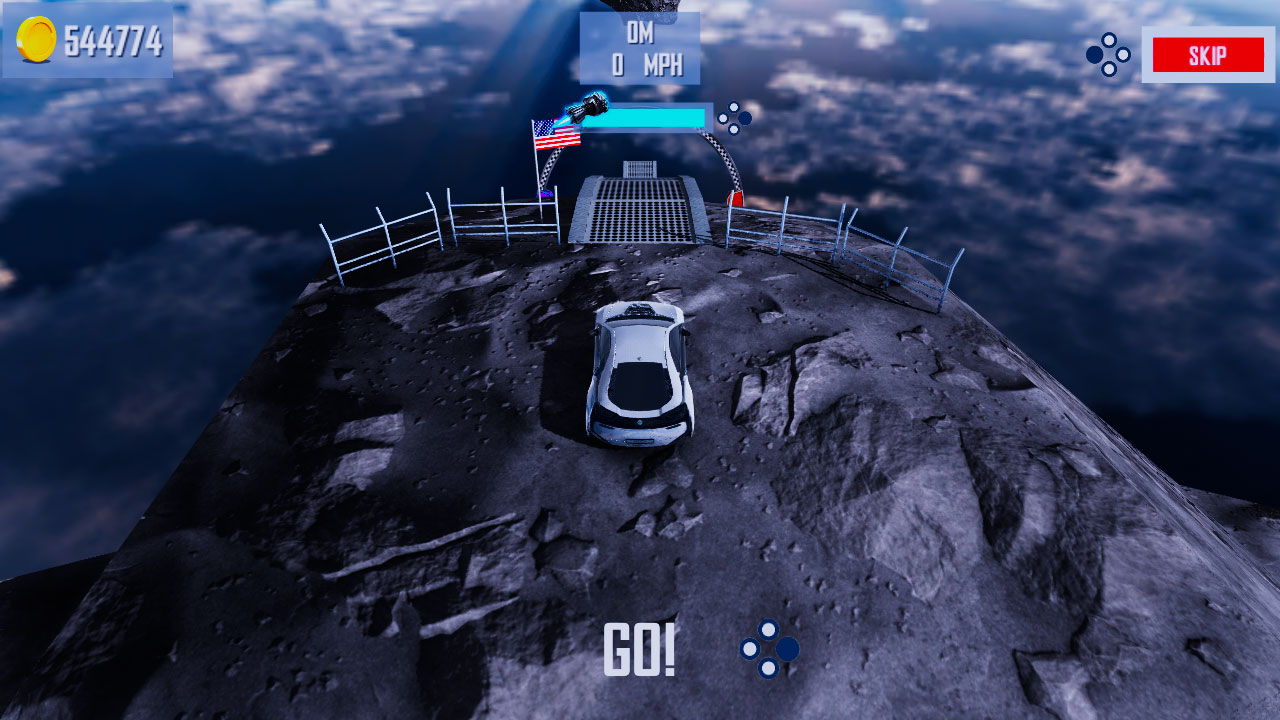Select the GO! countdown text
The height and width of the screenshot is (720, 1280).
[x=640, y=652]
